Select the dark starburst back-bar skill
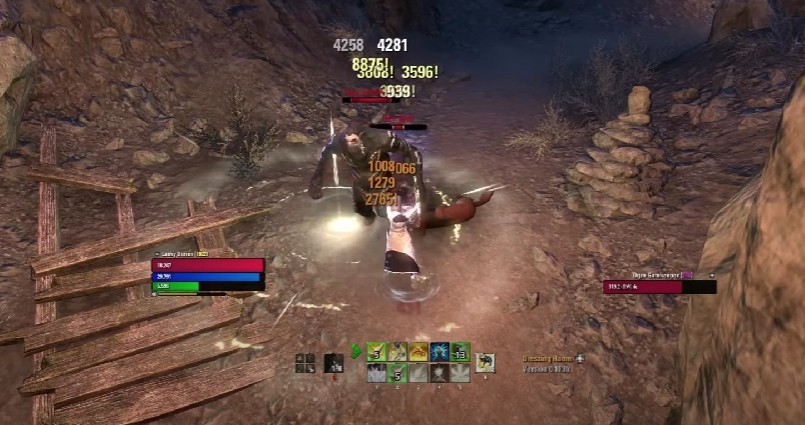Image resolution: width=805 pixels, height=425 pixels. coord(439,373)
